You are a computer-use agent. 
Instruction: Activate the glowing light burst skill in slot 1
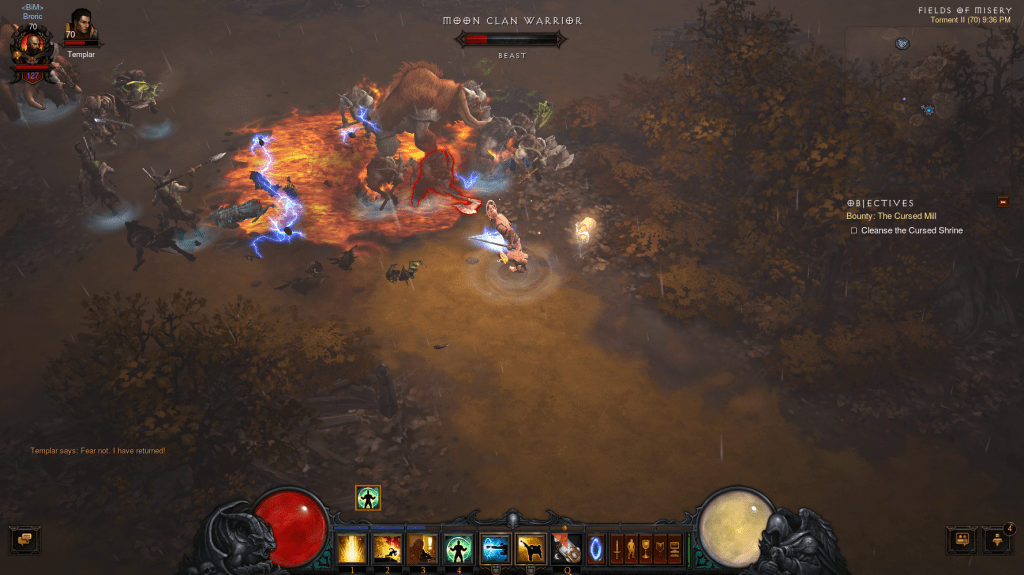[351, 548]
